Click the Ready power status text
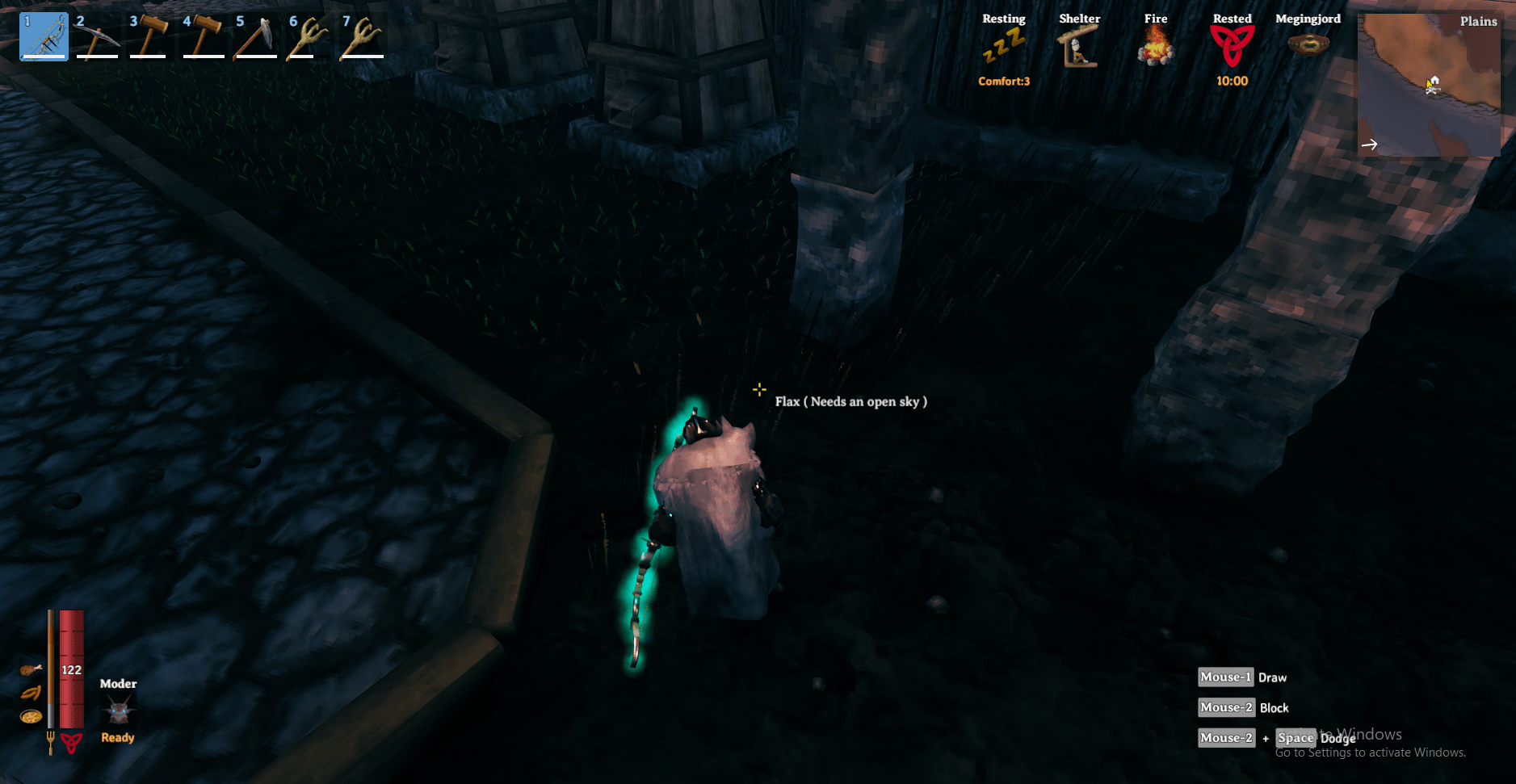Viewport: 1516px width, 784px height. pos(117,737)
